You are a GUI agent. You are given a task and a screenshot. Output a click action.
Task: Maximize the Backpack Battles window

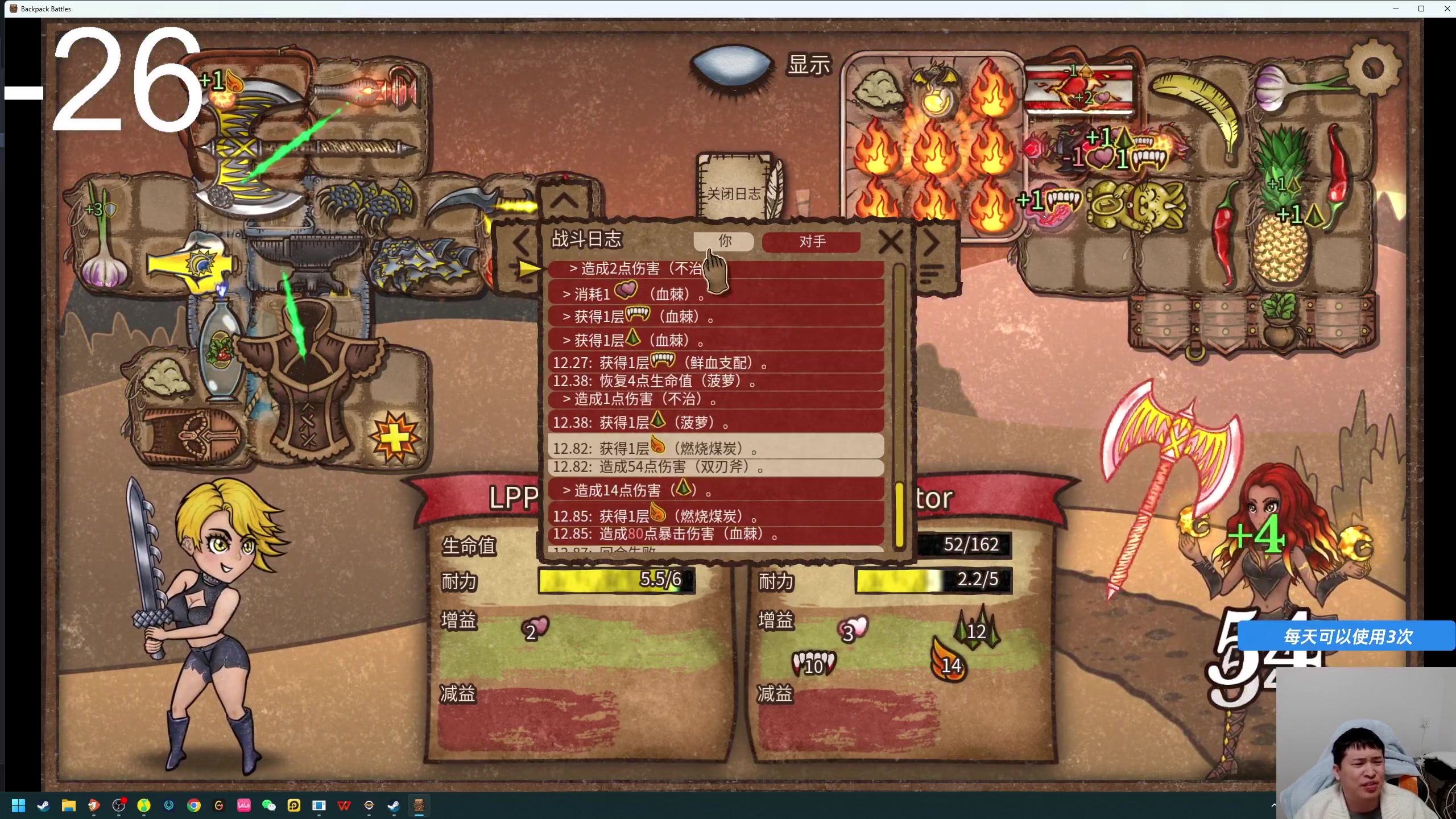coord(1421,9)
